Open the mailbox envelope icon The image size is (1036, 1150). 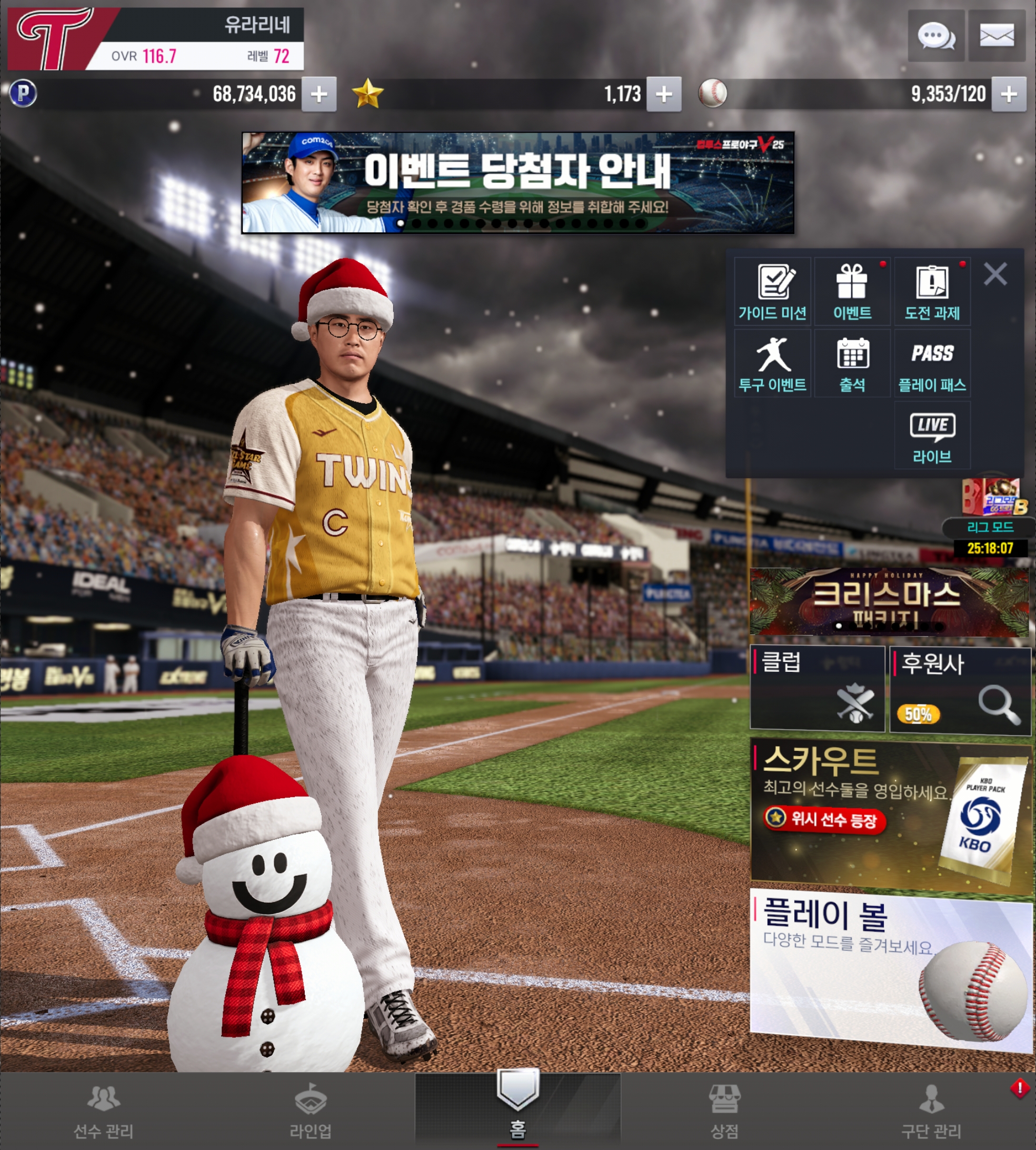pyautogui.click(x=996, y=35)
